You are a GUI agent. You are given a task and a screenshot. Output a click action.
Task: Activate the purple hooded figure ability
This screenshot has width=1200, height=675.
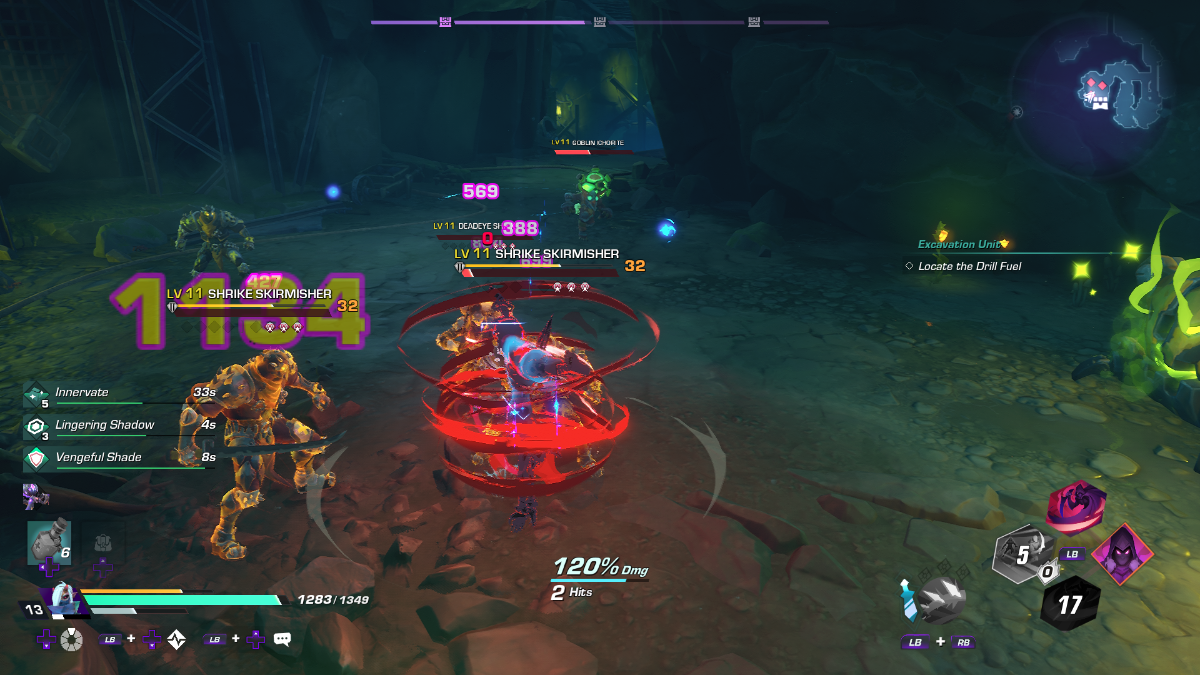click(x=1123, y=553)
